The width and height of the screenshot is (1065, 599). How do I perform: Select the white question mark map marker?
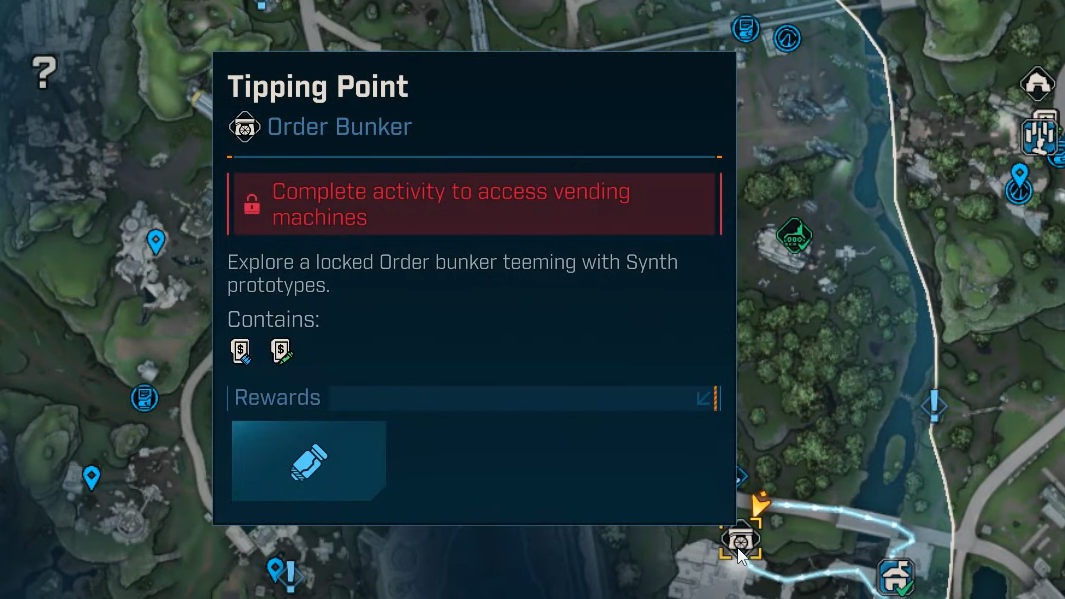pyautogui.click(x=44, y=71)
